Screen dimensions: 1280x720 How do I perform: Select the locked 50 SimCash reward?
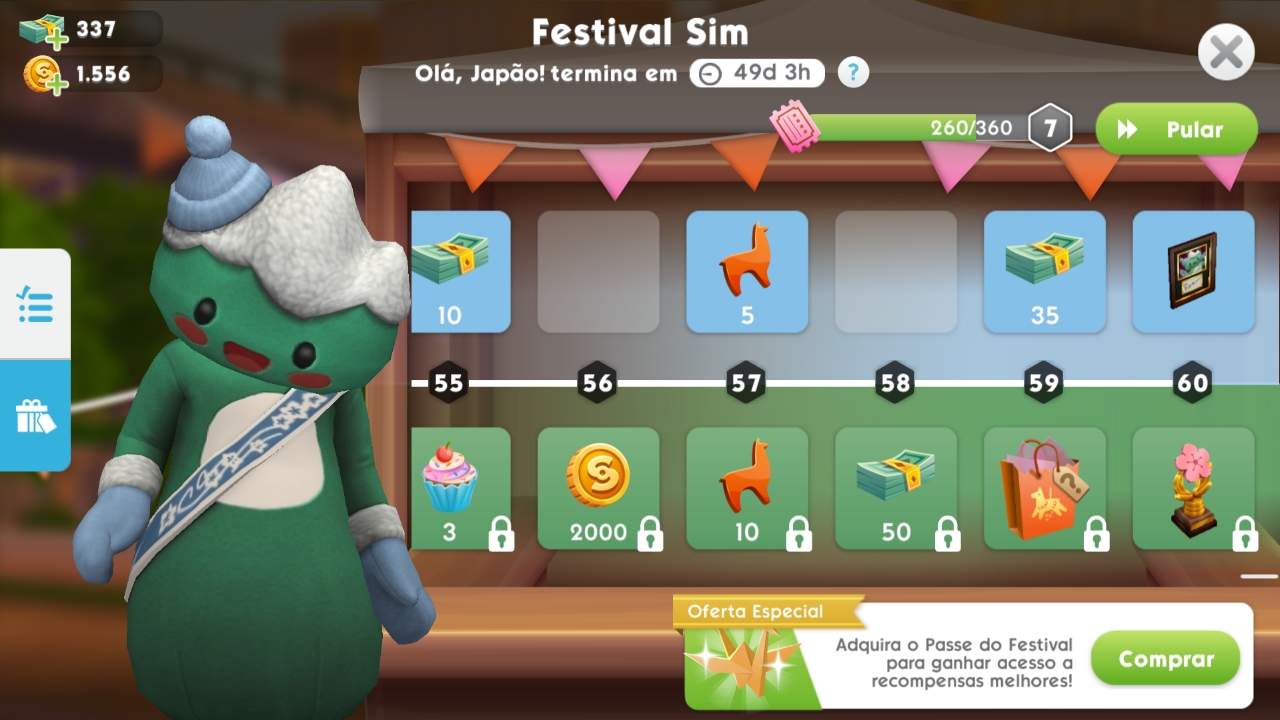coord(896,488)
